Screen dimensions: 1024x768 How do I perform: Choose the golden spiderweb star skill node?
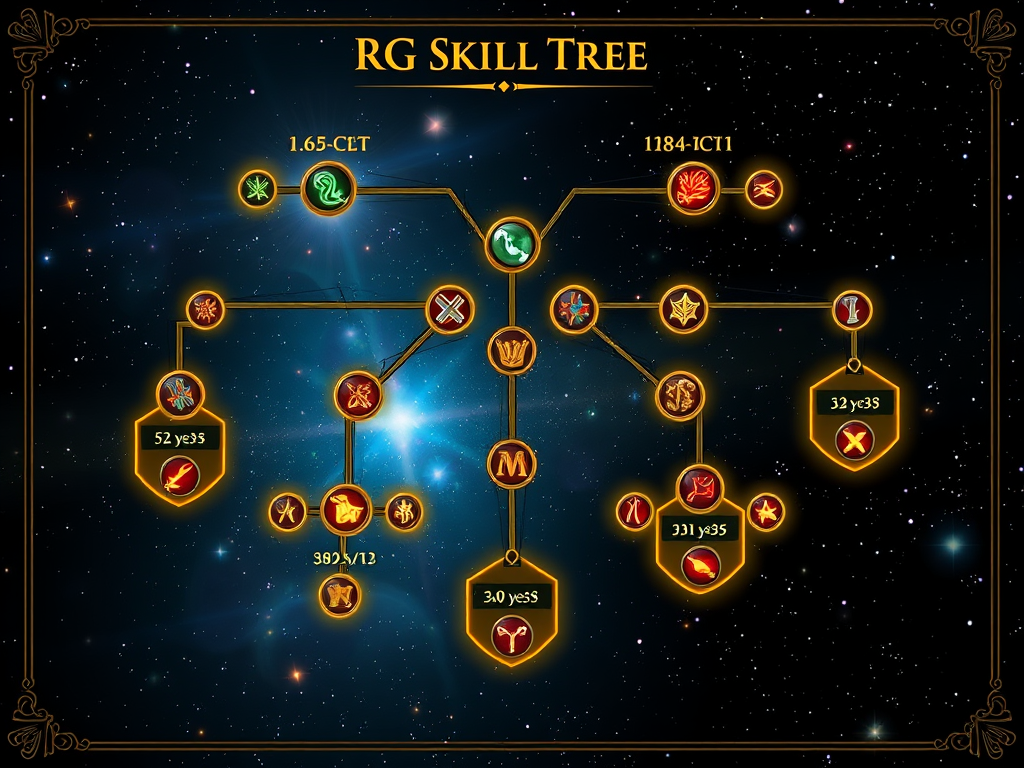[x=684, y=309]
